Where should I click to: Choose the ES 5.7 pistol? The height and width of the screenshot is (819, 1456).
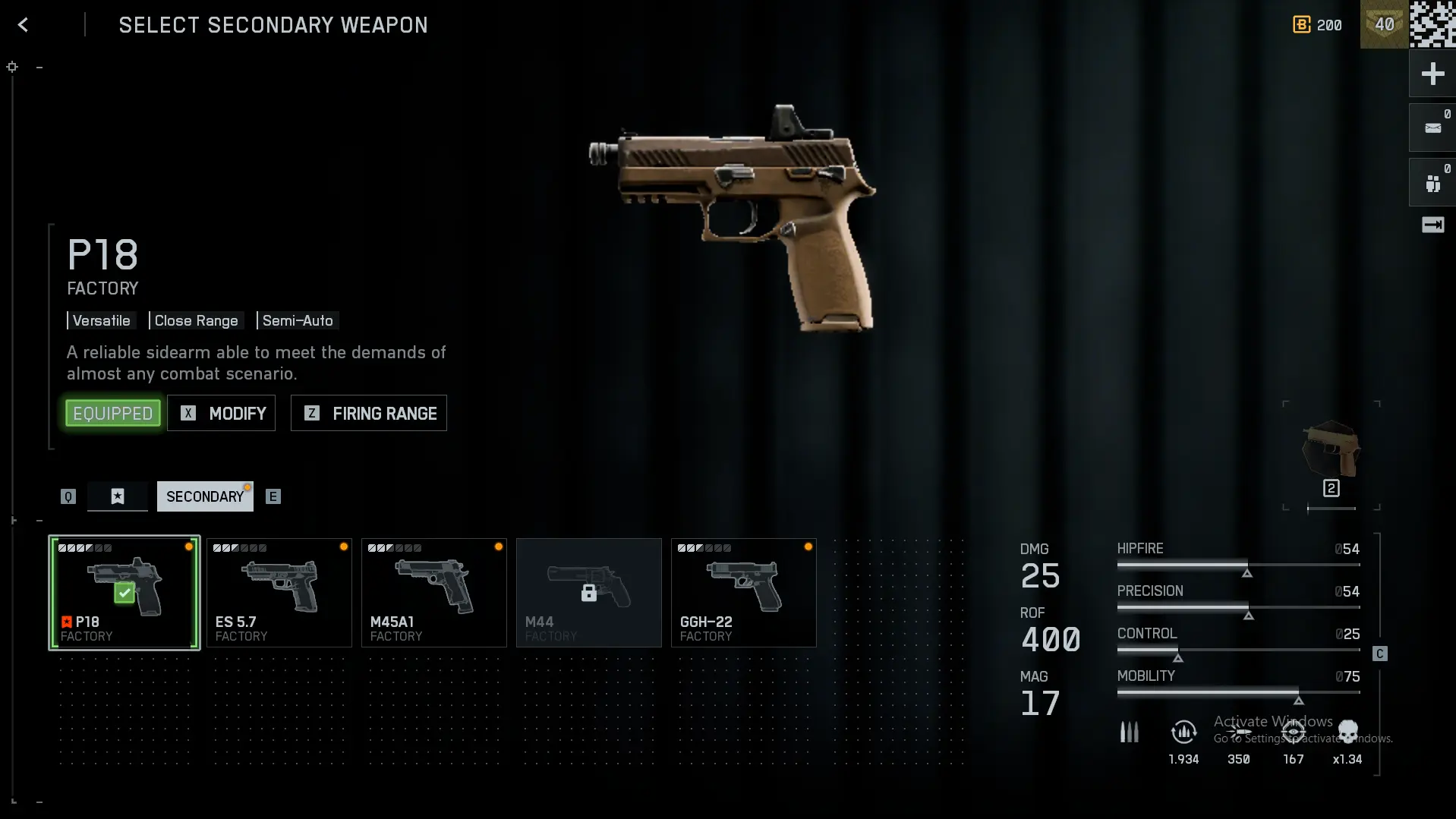[279, 593]
